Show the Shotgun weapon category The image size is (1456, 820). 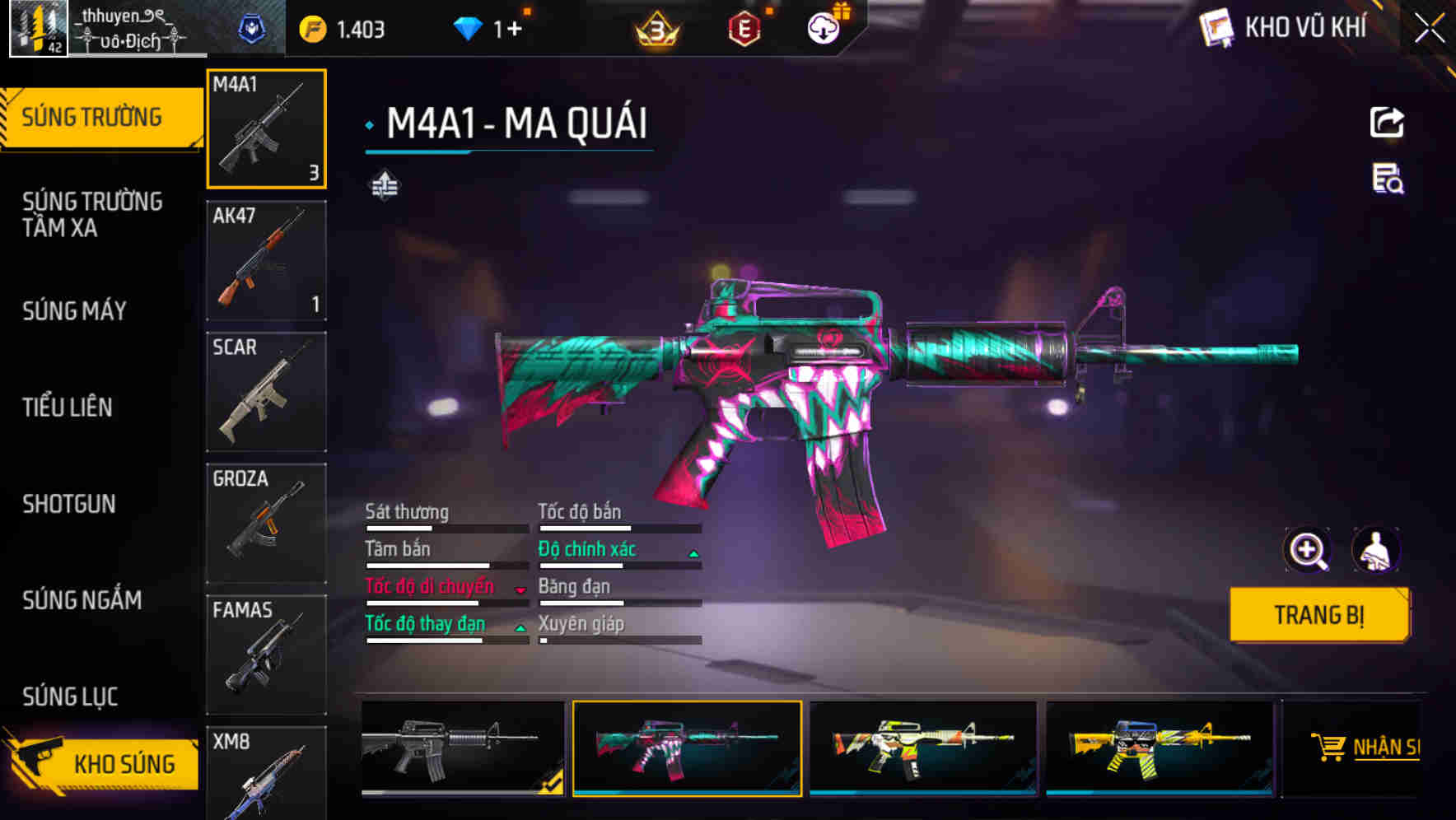[69, 504]
